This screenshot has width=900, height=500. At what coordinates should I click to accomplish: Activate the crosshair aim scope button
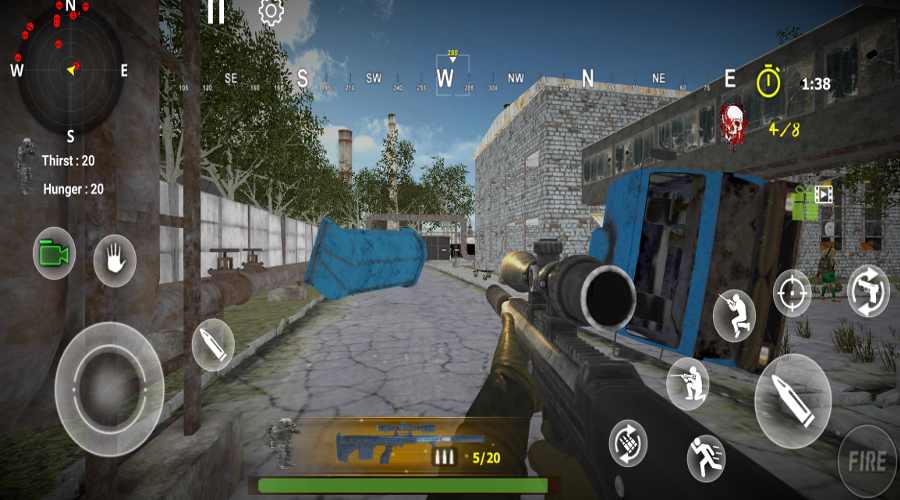coord(792,294)
